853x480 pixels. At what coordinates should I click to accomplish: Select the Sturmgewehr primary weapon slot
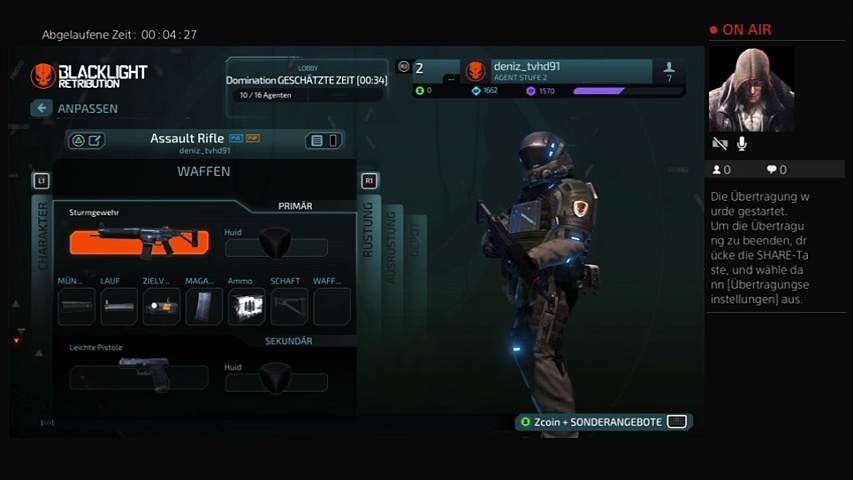[139, 242]
